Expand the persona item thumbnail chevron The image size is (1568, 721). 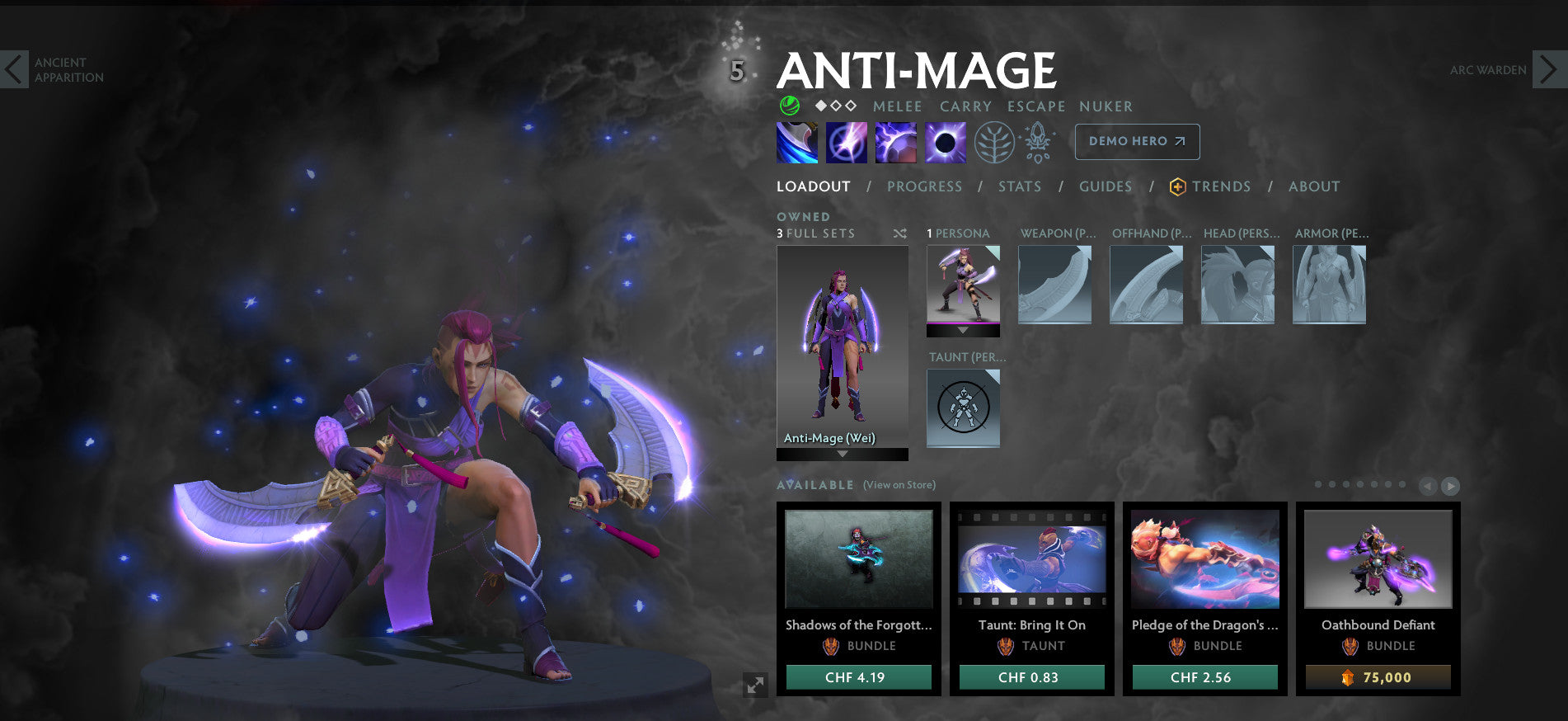962,330
